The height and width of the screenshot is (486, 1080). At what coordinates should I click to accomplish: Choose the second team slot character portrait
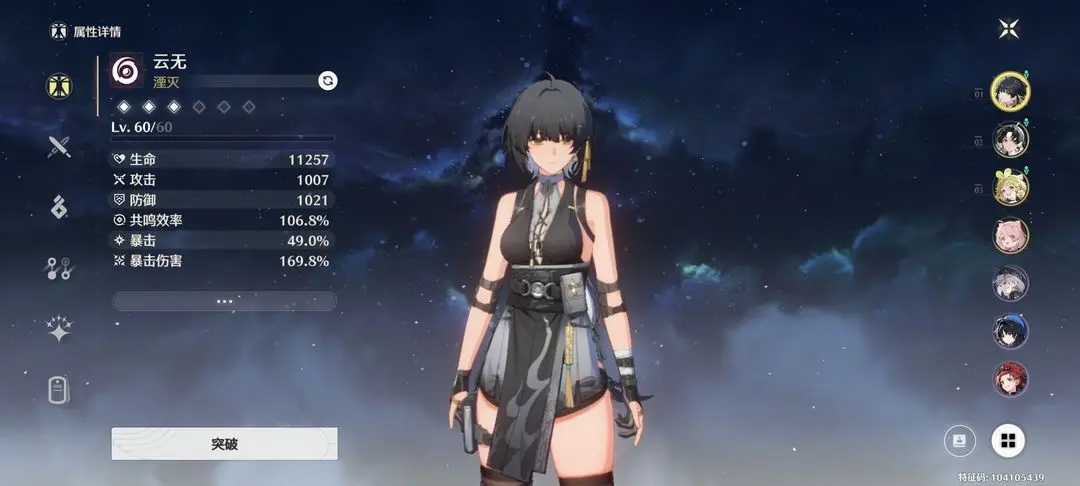(x=1010, y=139)
